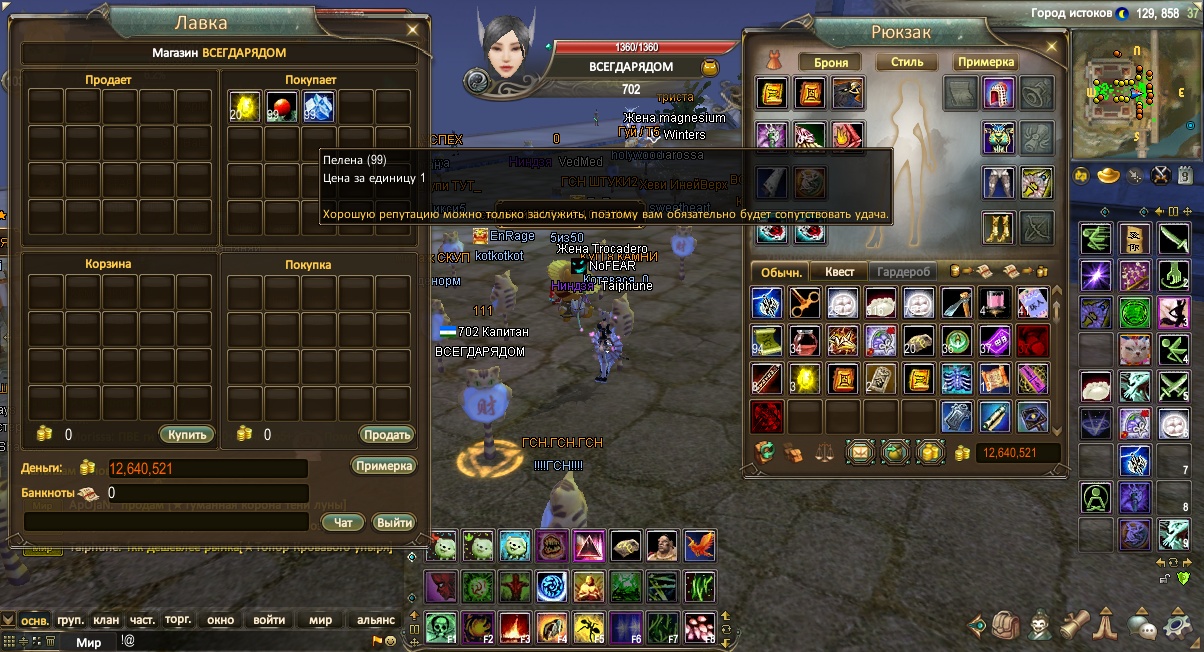Viewport: 1204px width, 652px height.
Task: Click the Продать button
Action: coord(386,434)
